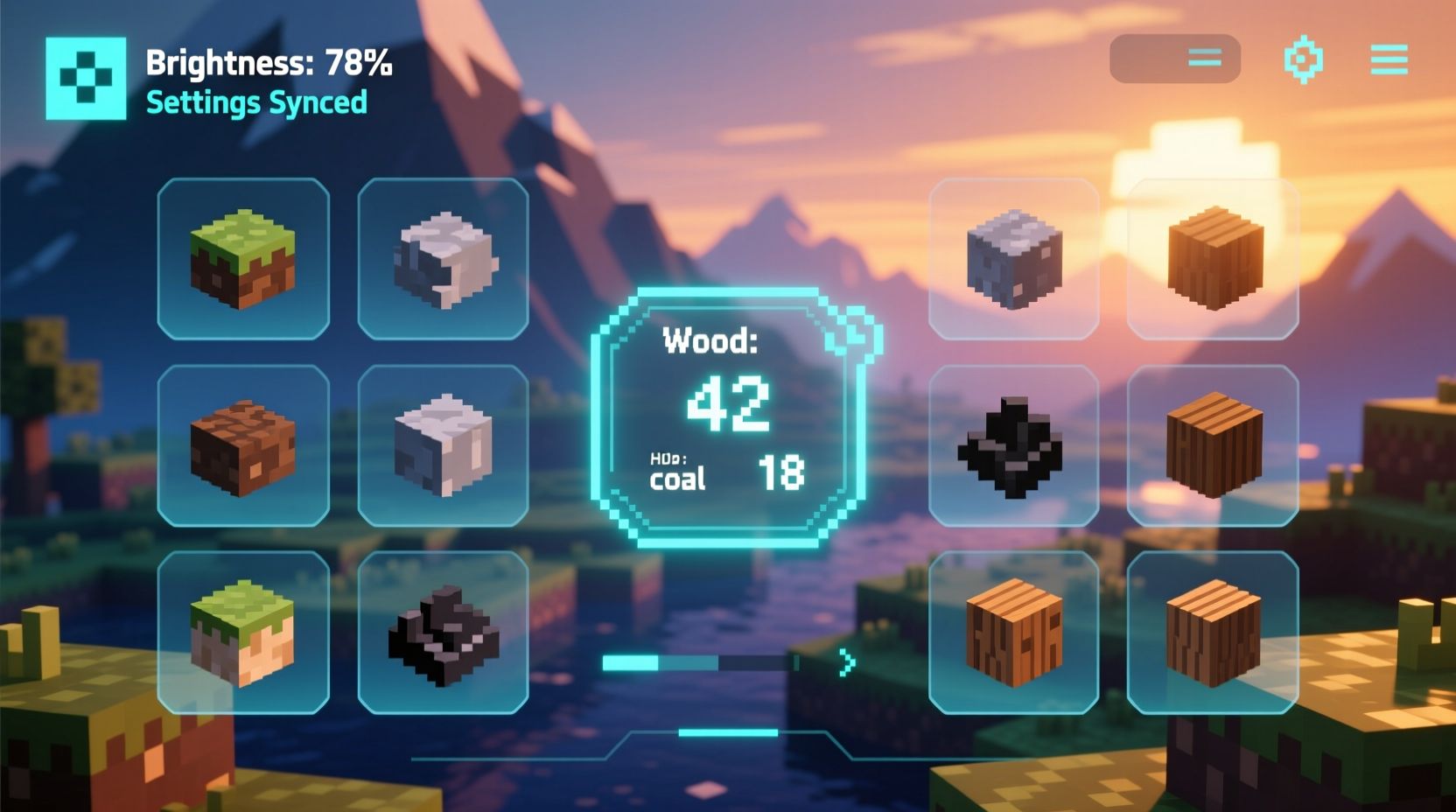
Task: Toggle the grass path block selection
Action: (243, 633)
